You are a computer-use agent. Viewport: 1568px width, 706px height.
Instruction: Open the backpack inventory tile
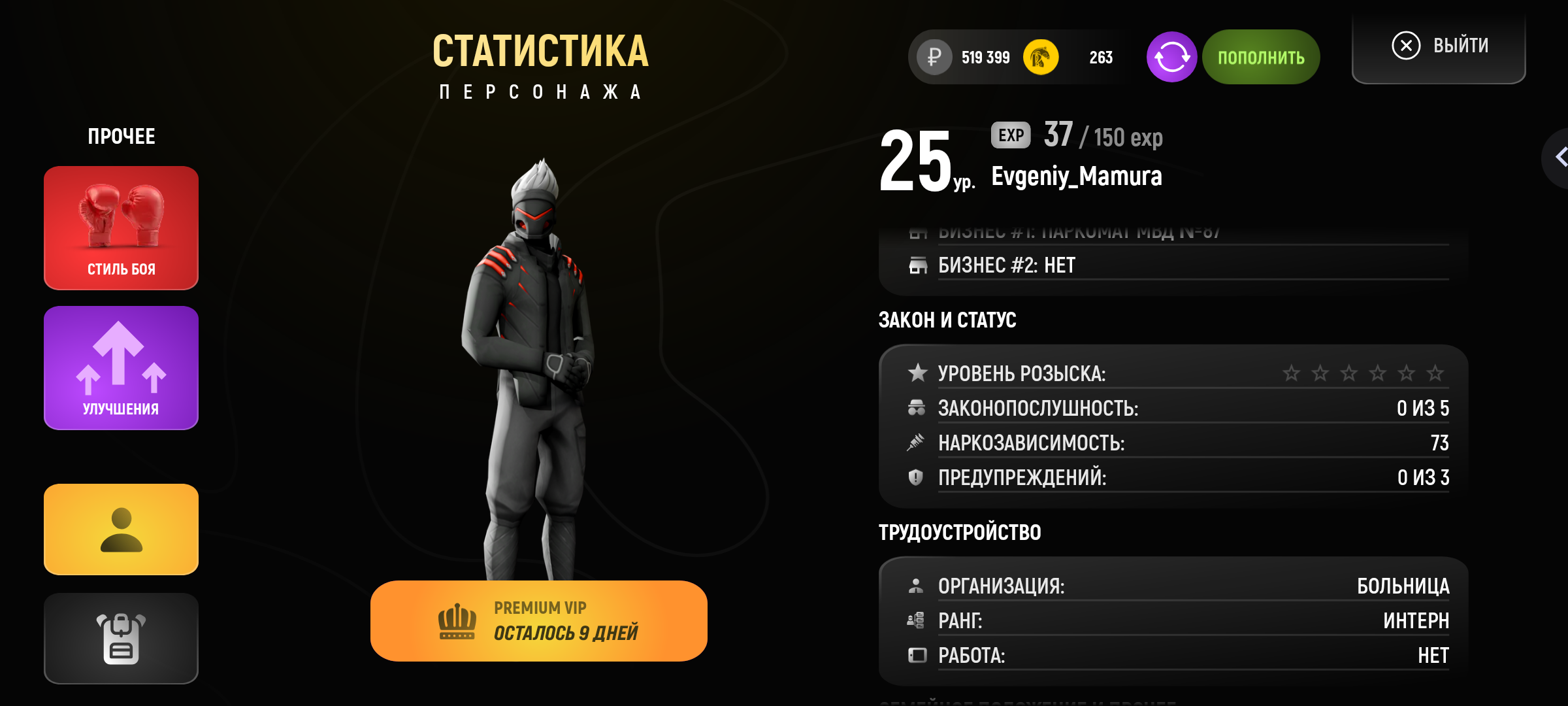(121, 638)
